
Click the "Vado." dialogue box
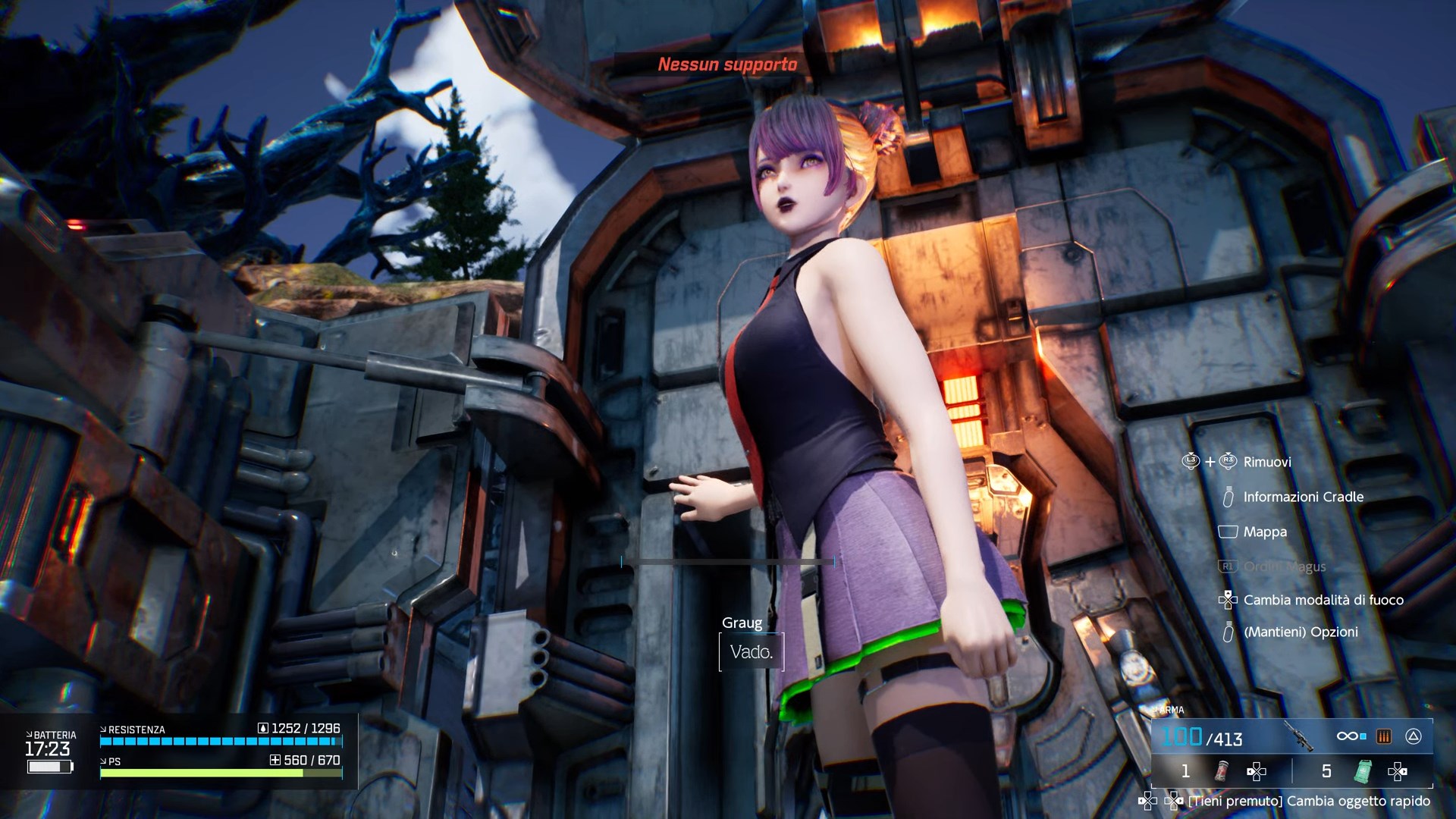click(751, 651)
